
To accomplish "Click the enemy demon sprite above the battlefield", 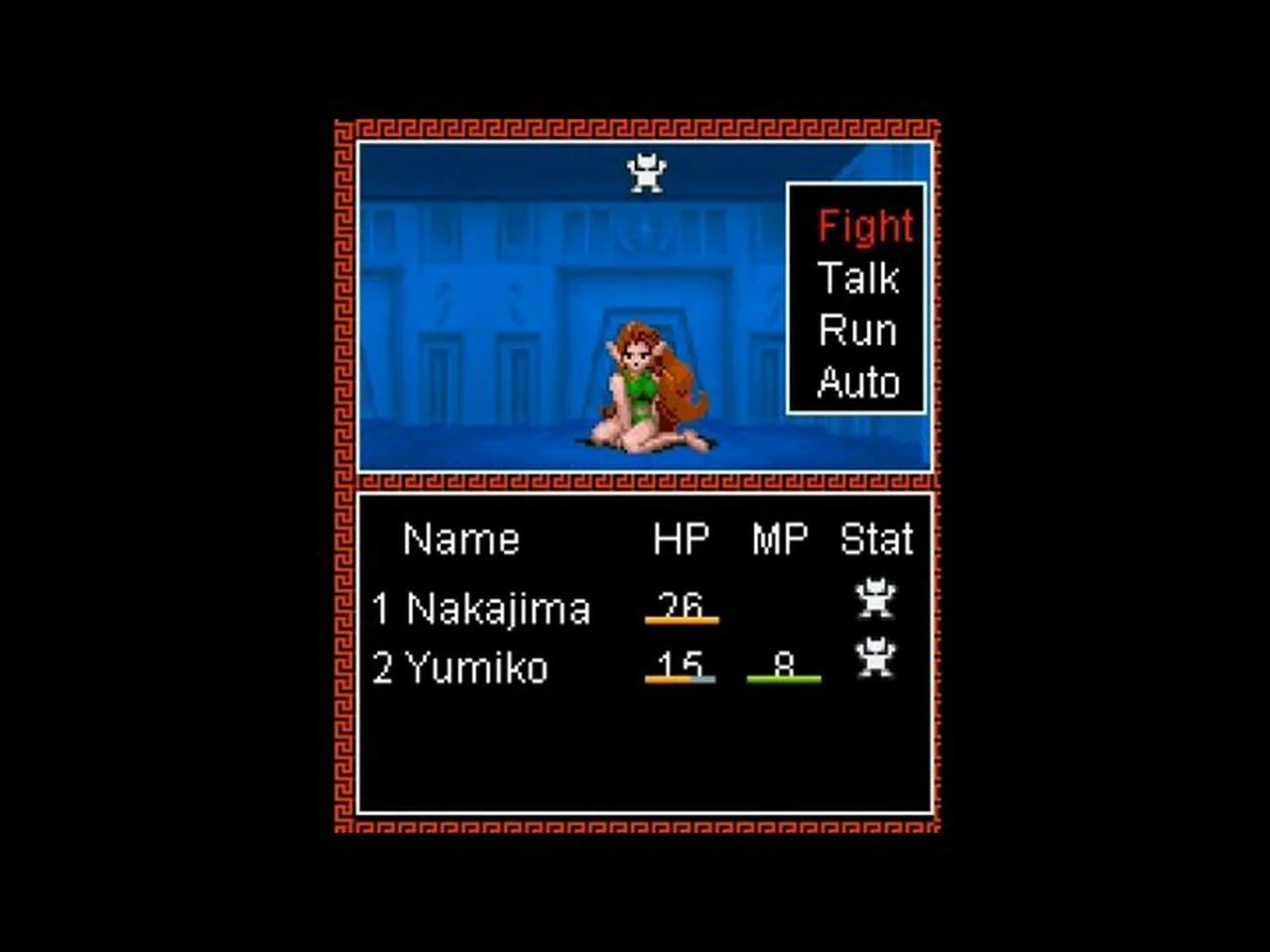I will point(648,172).
